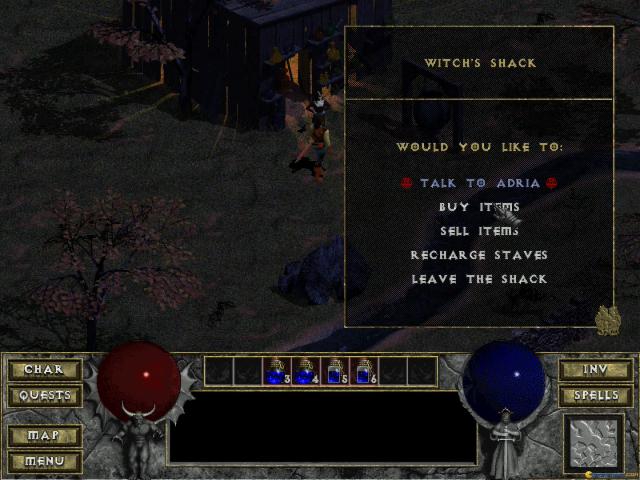Open the CHAR character sheet
640x480 pixels.
pyautogui.click(x=44, y=370)
